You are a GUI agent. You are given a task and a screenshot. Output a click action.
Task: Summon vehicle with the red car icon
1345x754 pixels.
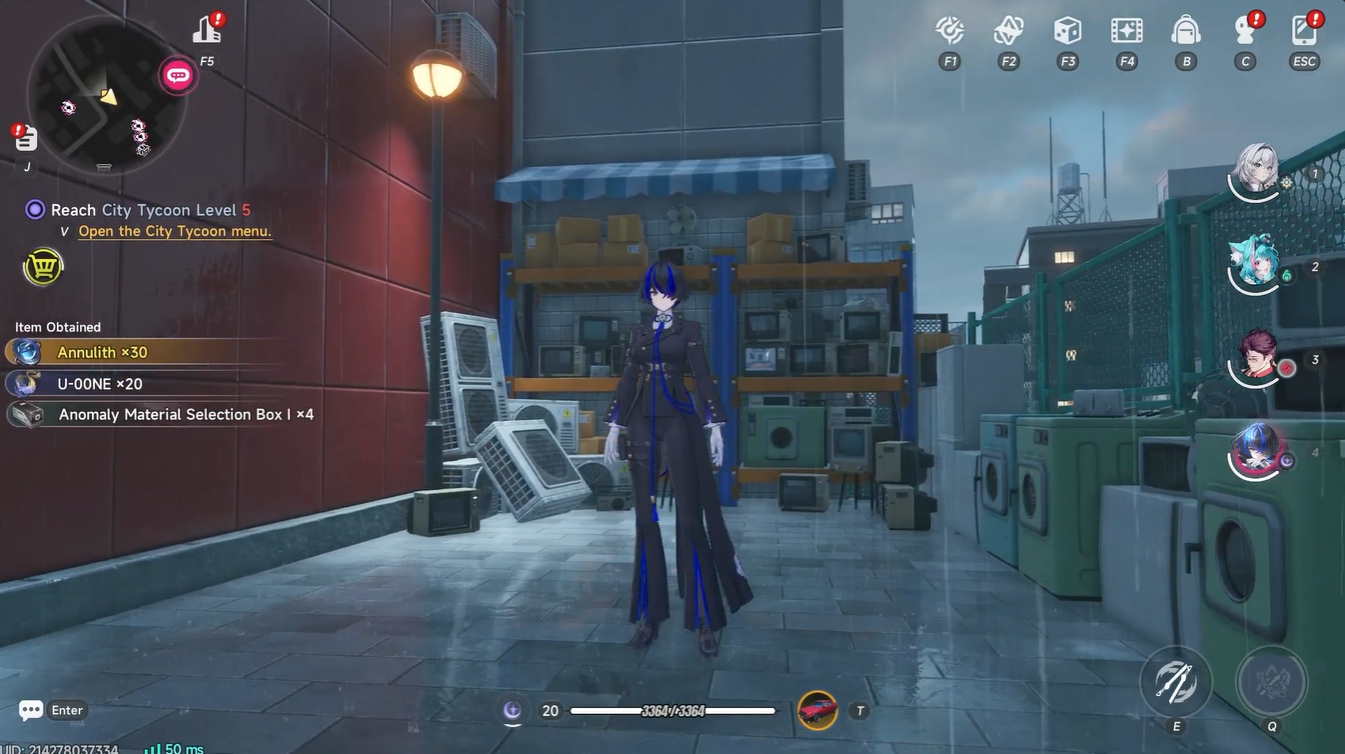817,710
